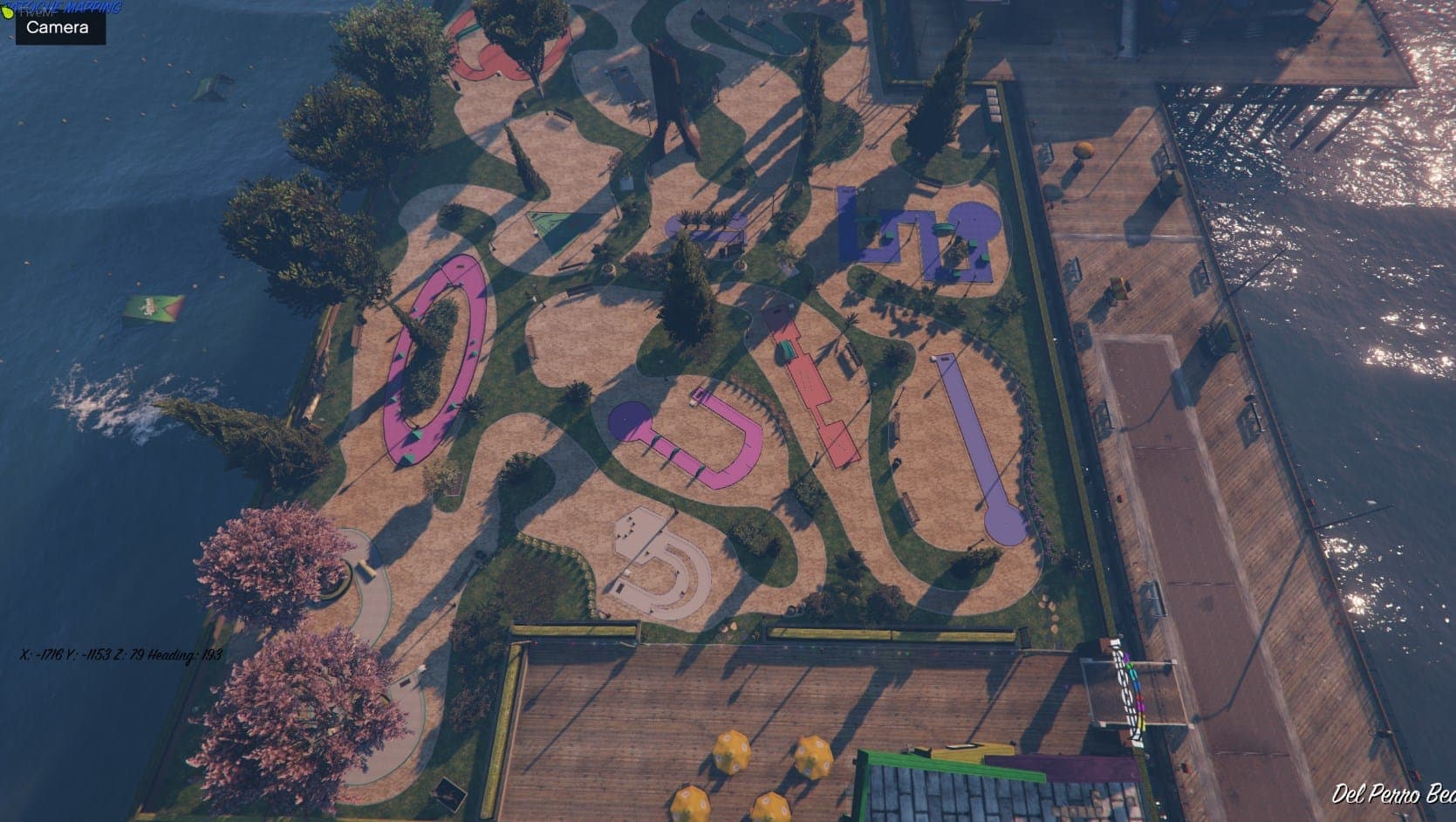Select the green raft floating in water
This screenshot has height=822, width=1456.
point(155,305)
